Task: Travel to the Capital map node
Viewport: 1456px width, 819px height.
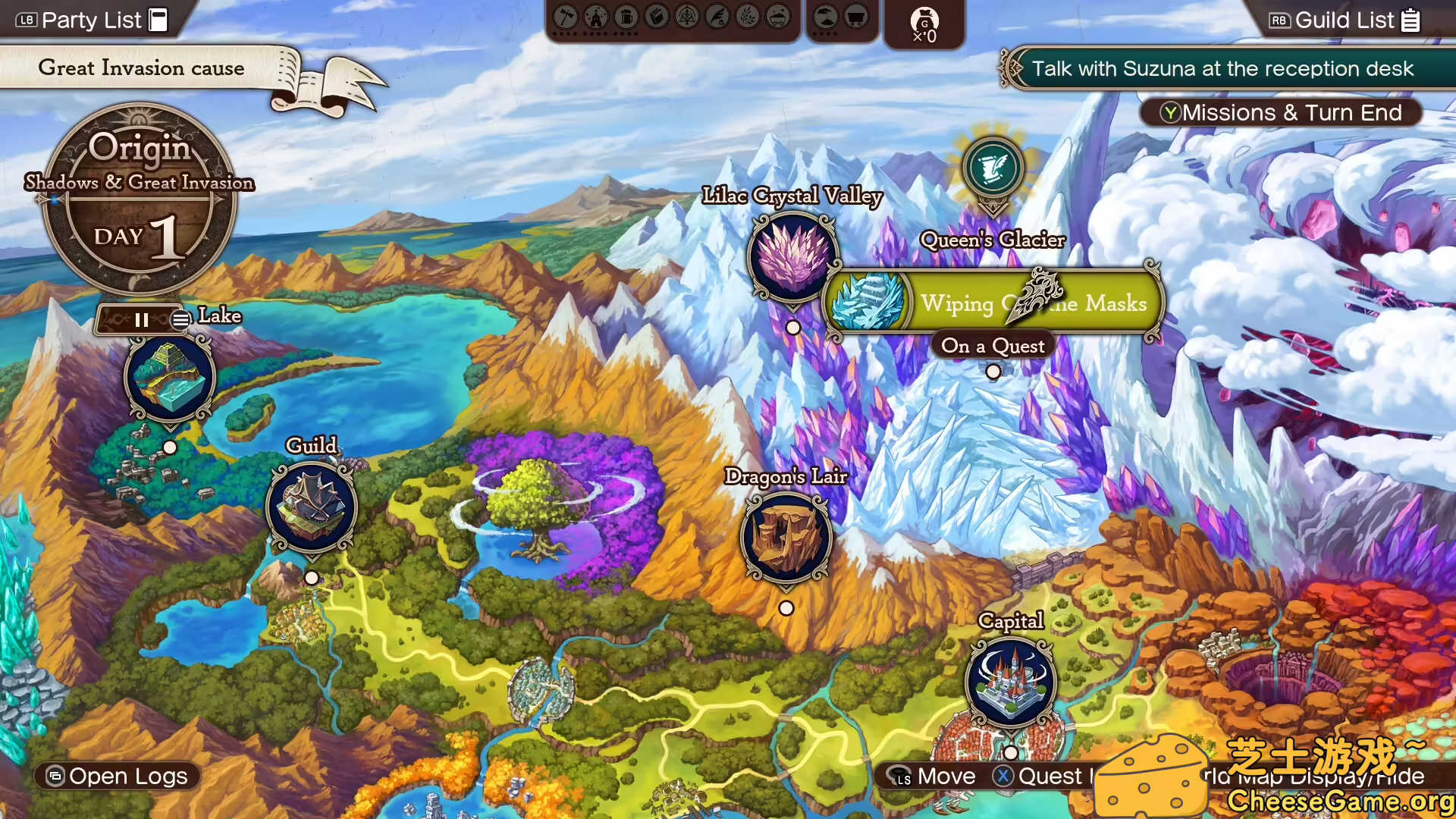Action: (1011, 681)
